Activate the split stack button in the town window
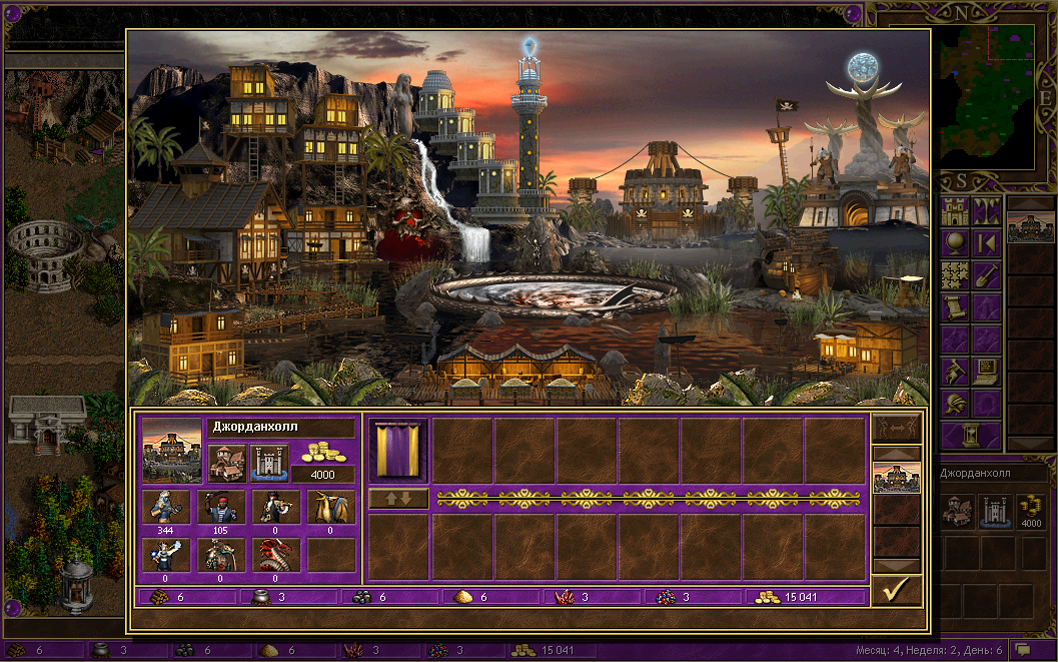This screenshot has height=662, width=1058. pos(896,429)
